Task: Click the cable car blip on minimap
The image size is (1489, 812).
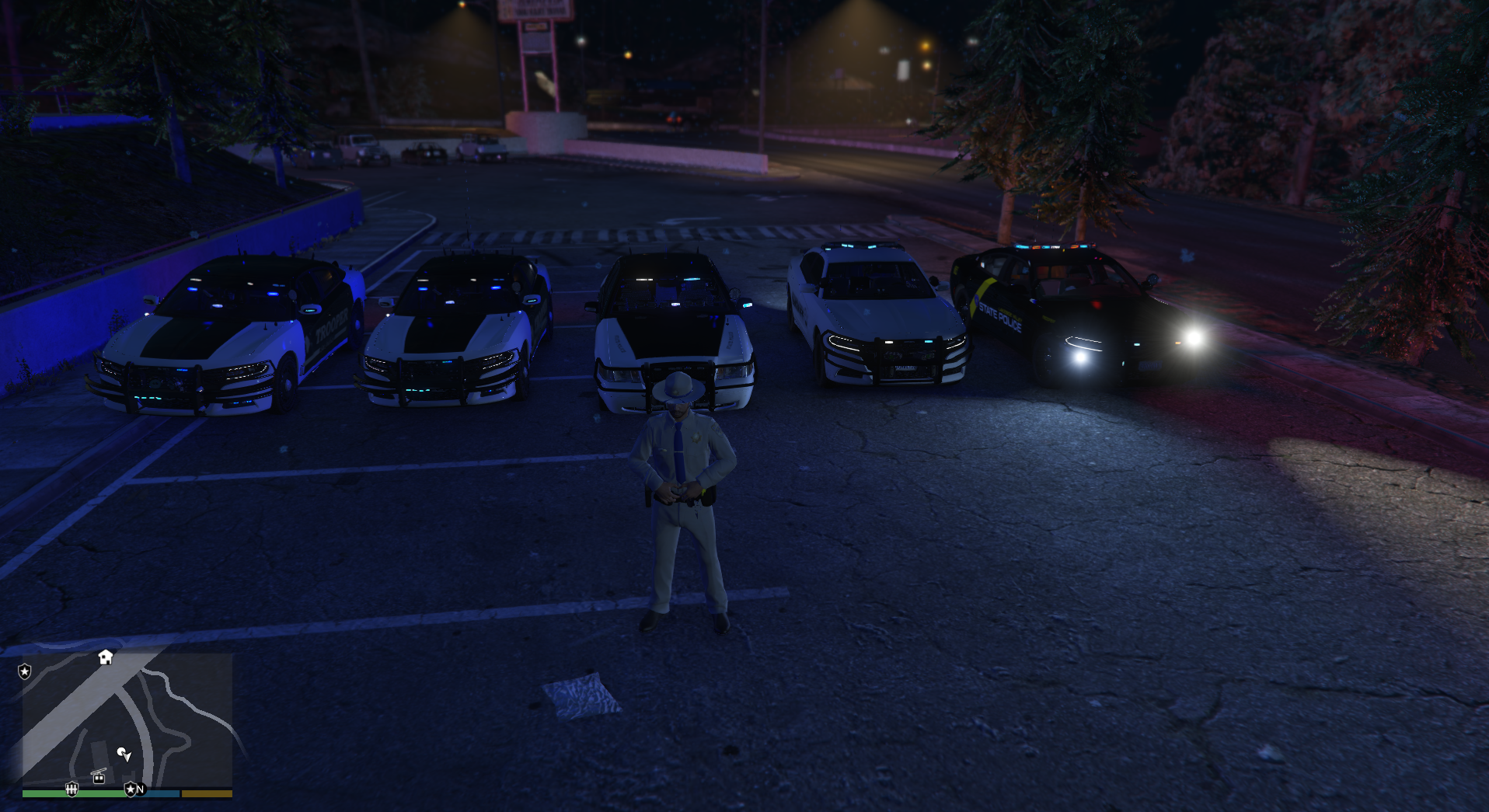Action: pyautogui.click(x=99, y=775)
